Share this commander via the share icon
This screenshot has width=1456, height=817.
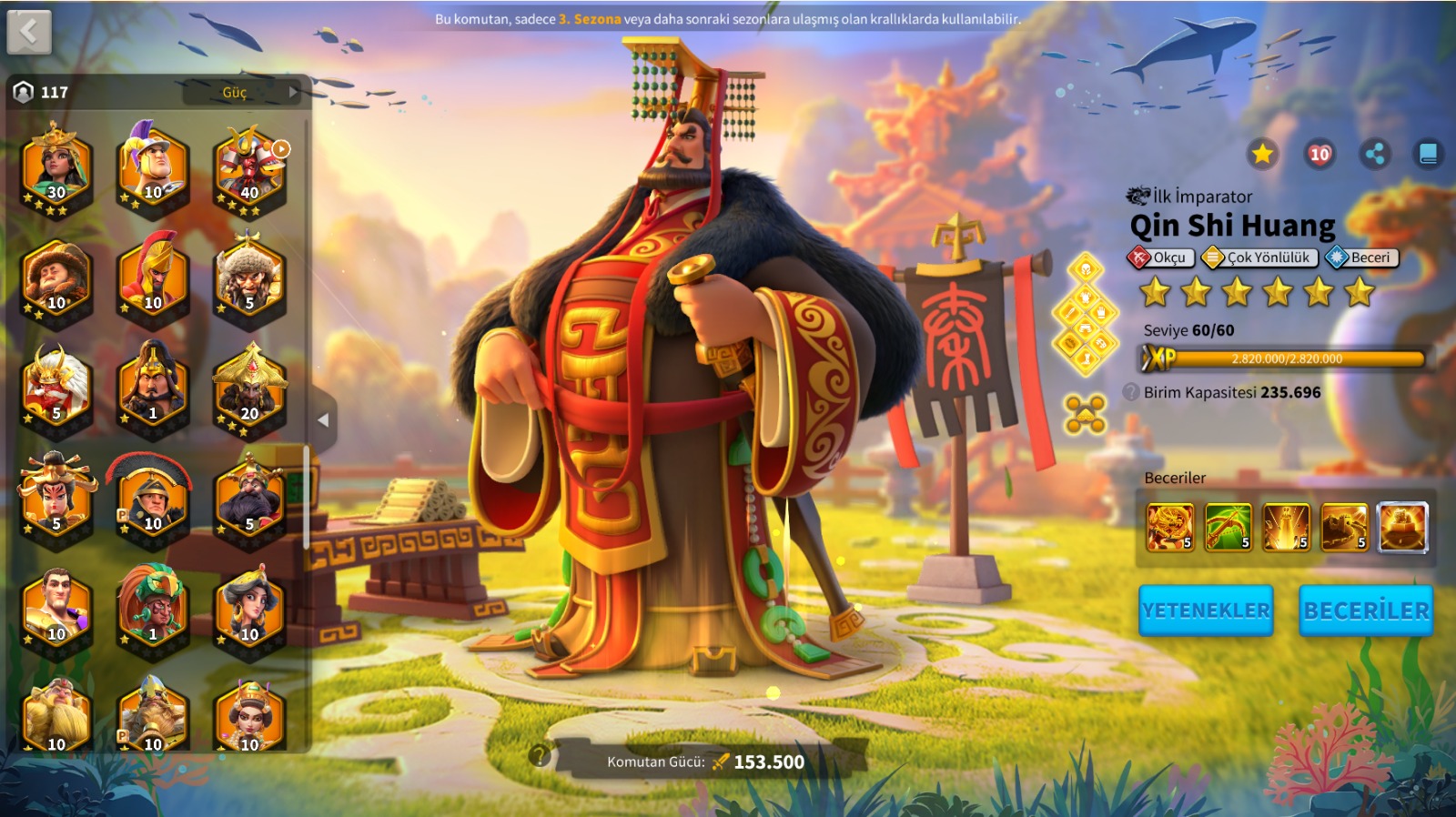pyautogui.click(x=1375, y=154)
